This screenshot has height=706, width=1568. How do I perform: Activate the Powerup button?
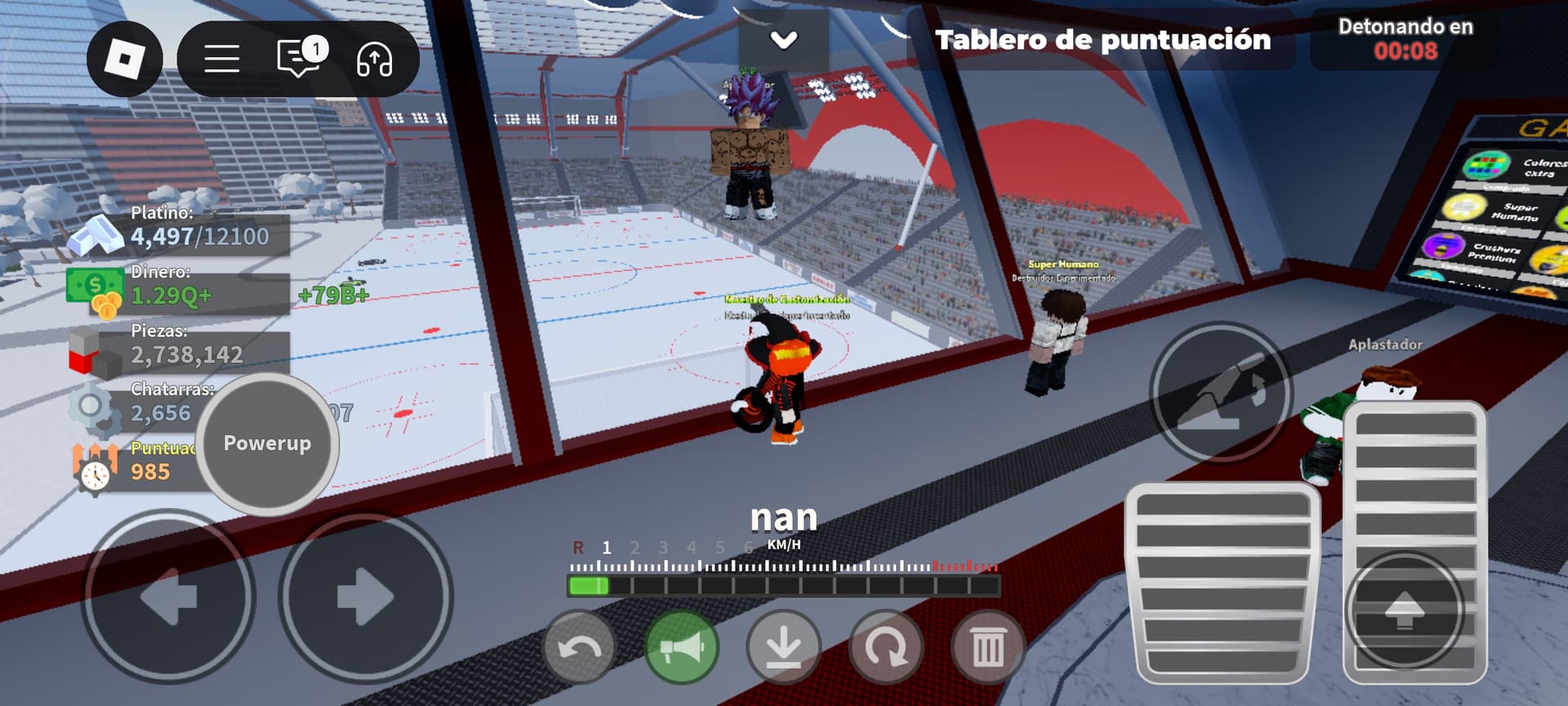267,444
